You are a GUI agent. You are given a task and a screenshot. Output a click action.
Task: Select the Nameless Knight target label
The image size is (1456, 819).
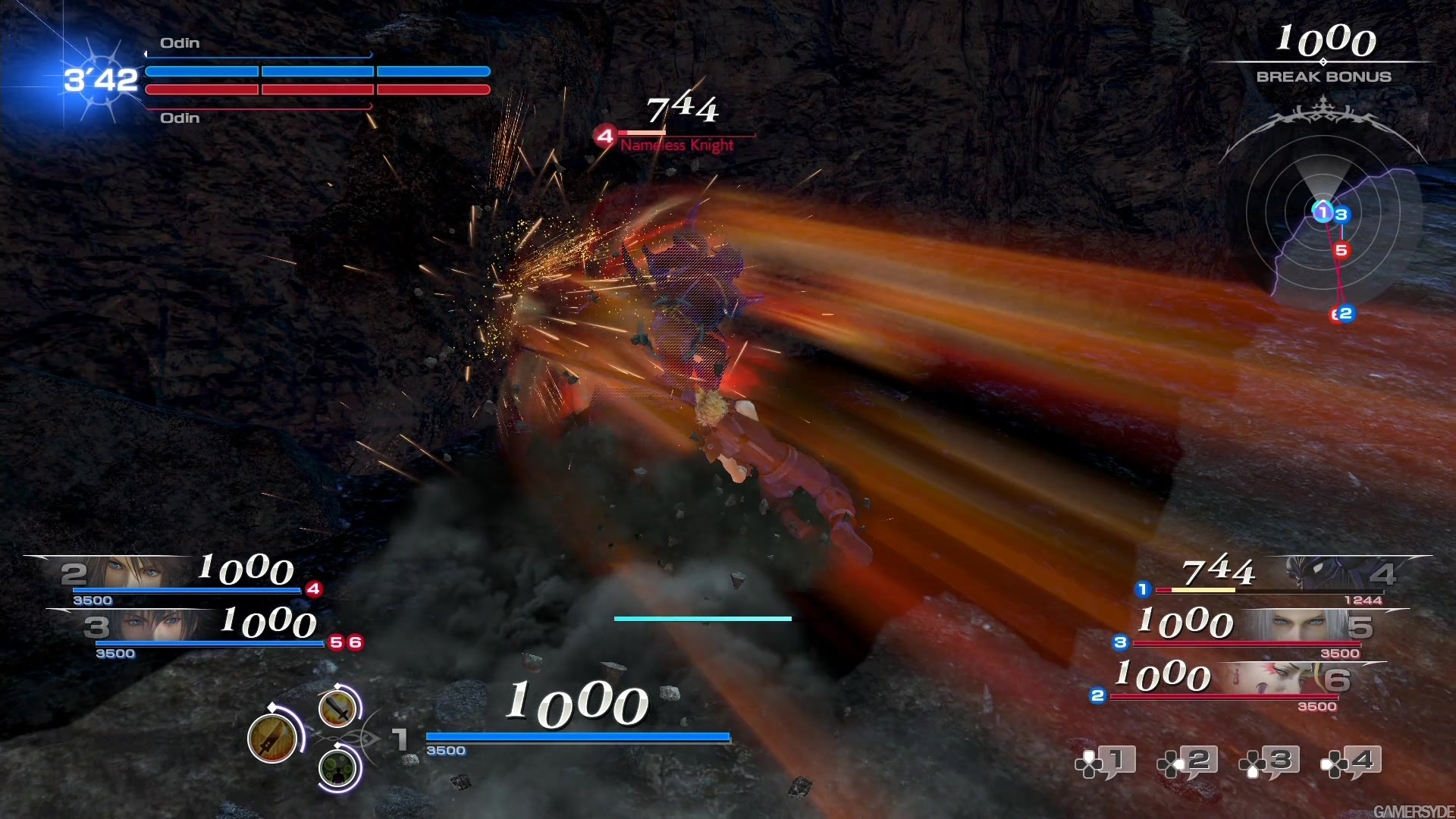675,146
